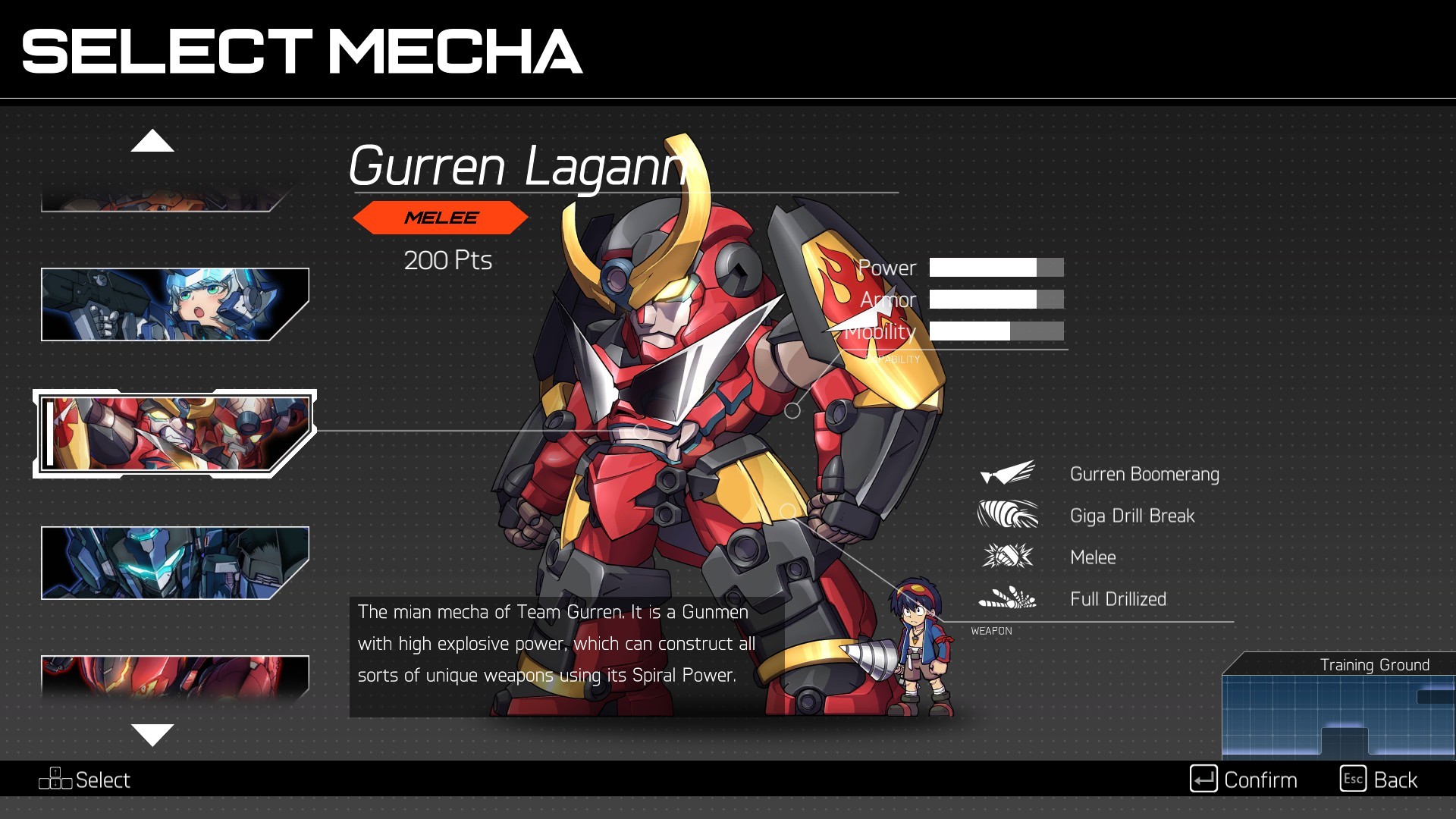1456x819 pixels.
Task: Select the partially visible red mecha tile
Action: pyautogui.click(x=174, y=674)
